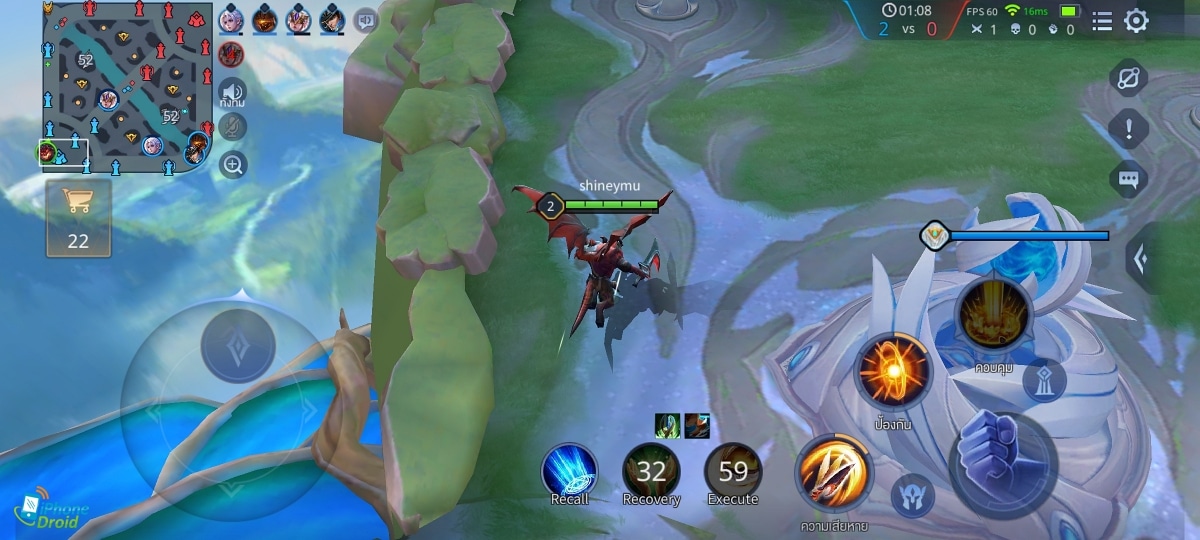Open the quick chat bubble button
1200x540 pixels.
(1129, 180)
